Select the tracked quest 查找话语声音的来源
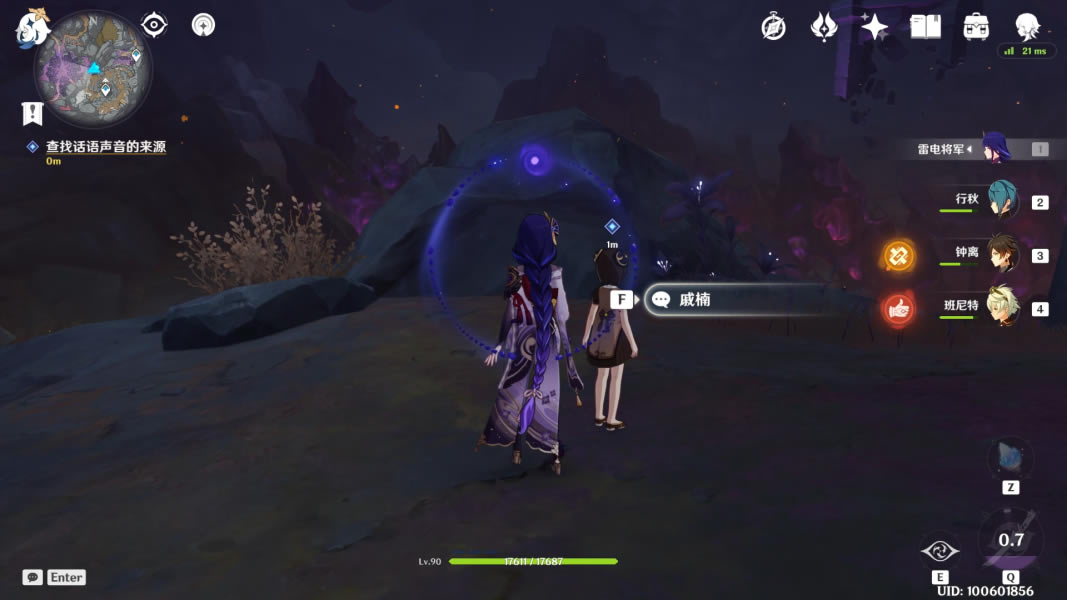The height and width of the screenshot is (600, 1067). click(x=105, y=147)
